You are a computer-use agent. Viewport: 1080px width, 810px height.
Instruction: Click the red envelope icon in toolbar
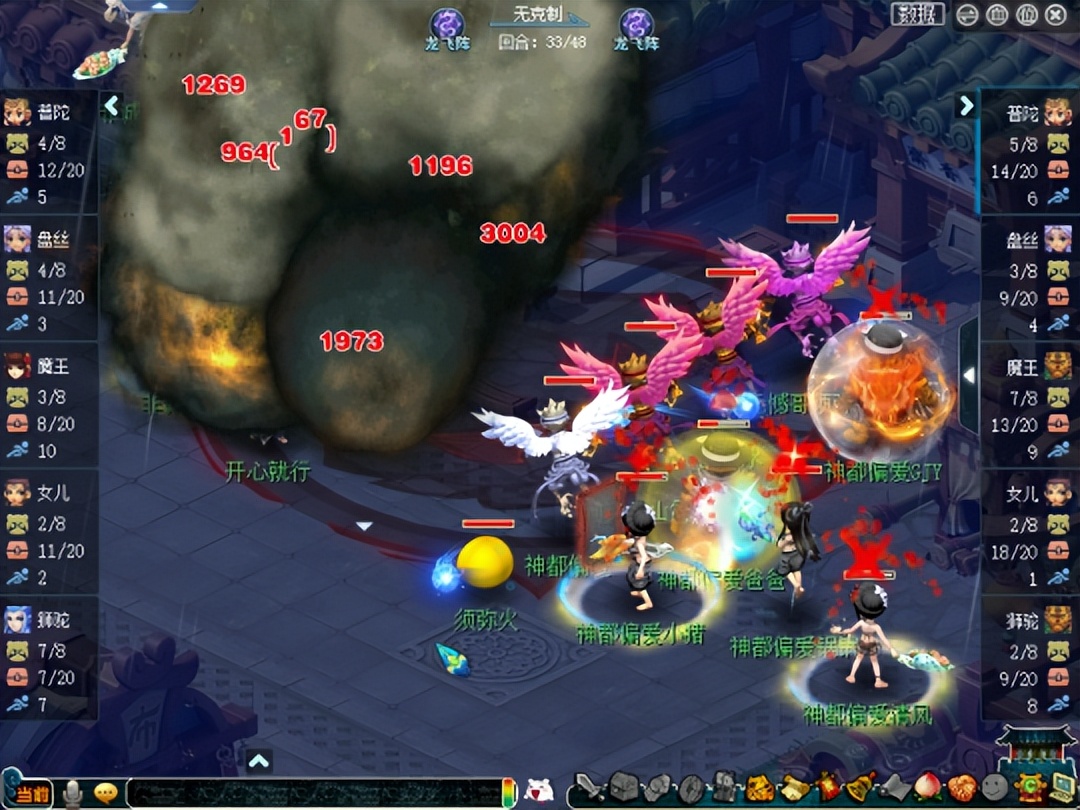pos(827,787)
